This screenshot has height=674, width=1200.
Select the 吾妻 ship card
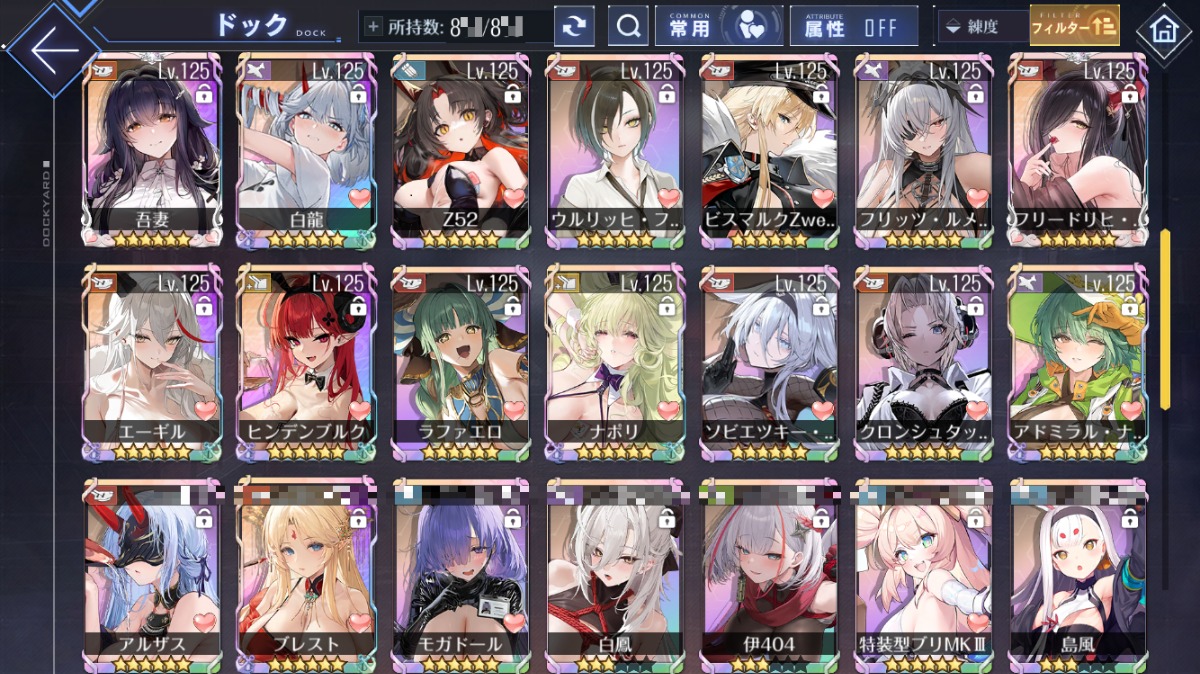click(152, 150)
